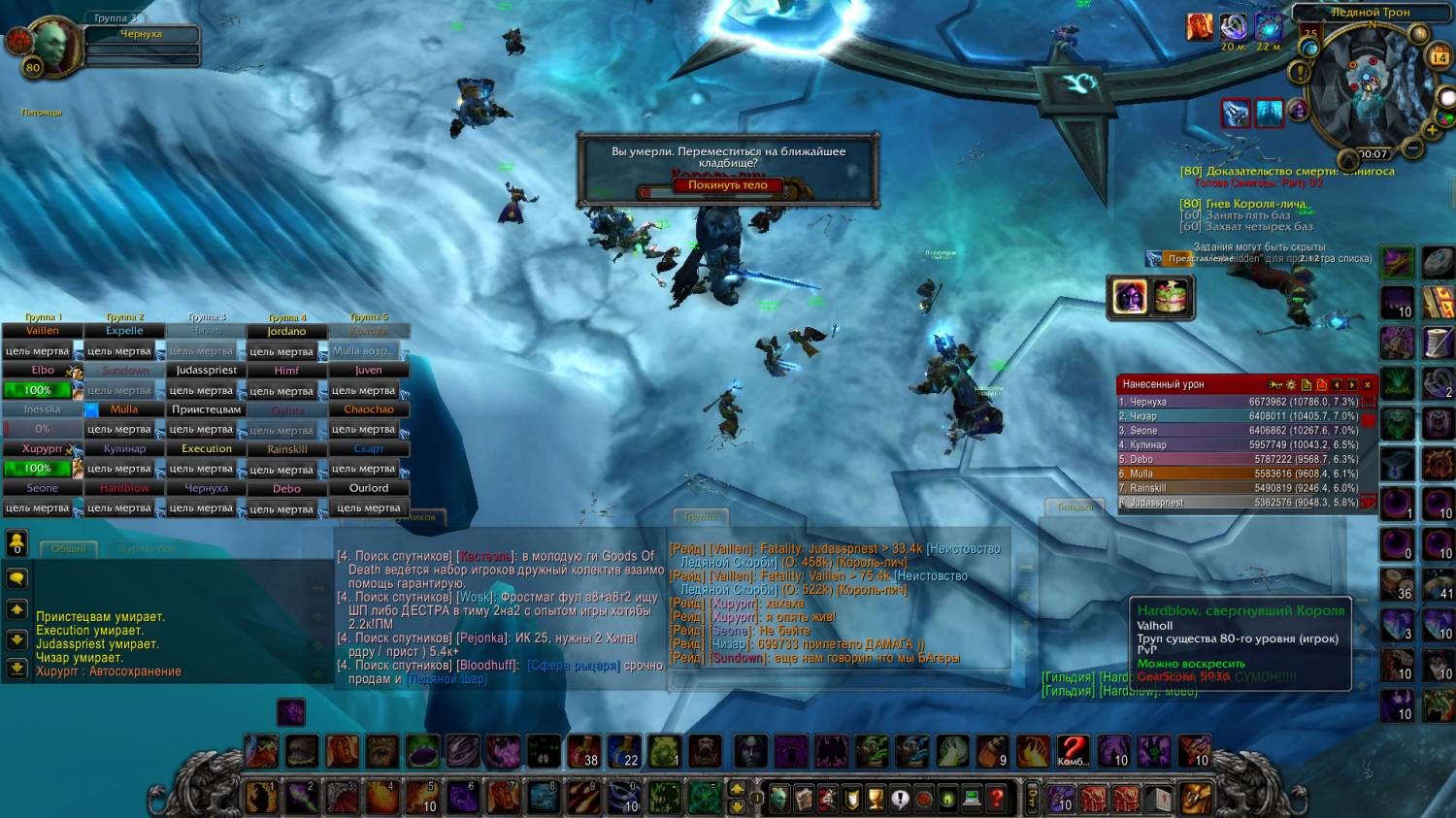Use the blue mana potion with 22 charges
Viewport: 1456px width, 818px height.
(x=624, y=751)
